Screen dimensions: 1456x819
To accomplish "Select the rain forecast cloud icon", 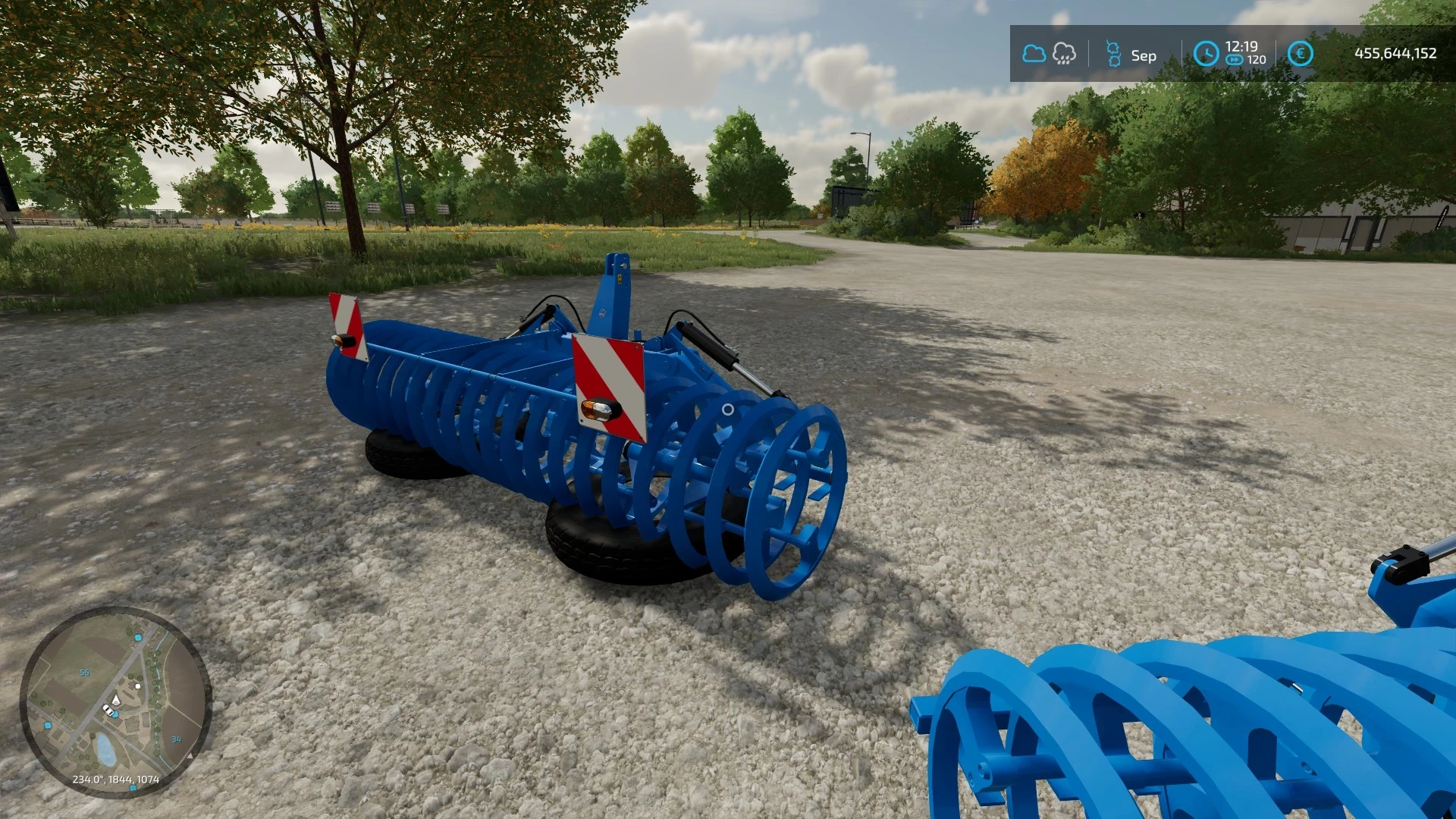I will pyautogui.click(x=1064, y=54).
